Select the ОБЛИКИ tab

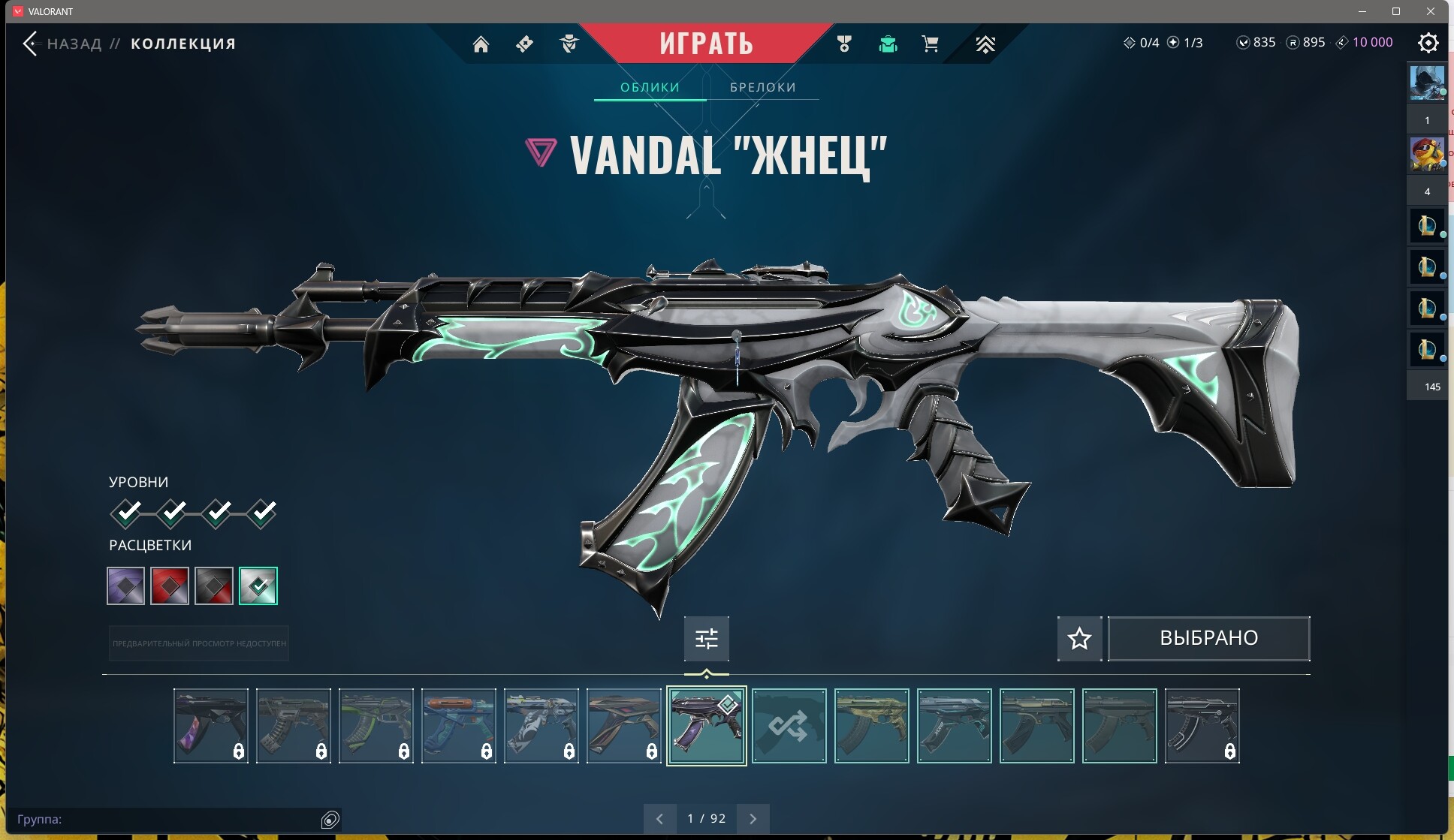(x=650, y=87)
